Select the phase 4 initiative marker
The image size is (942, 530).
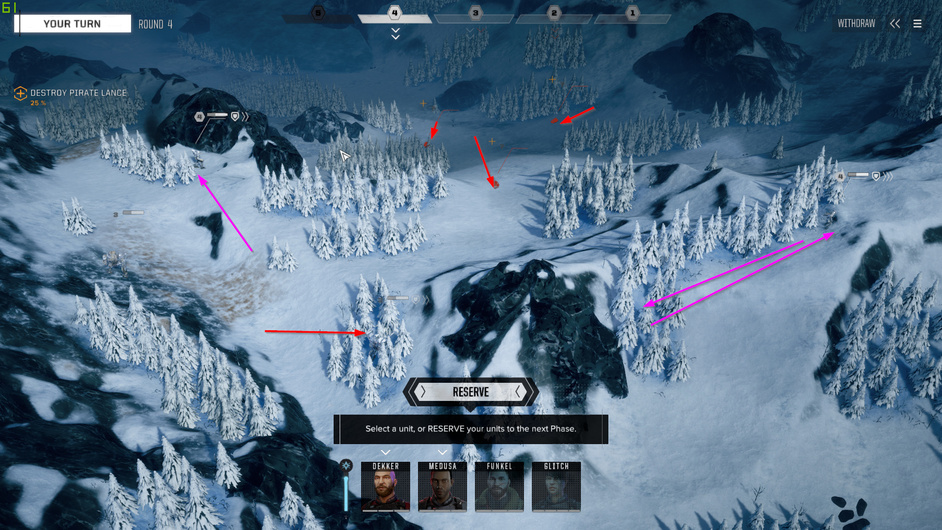click(x=395, y=14)
